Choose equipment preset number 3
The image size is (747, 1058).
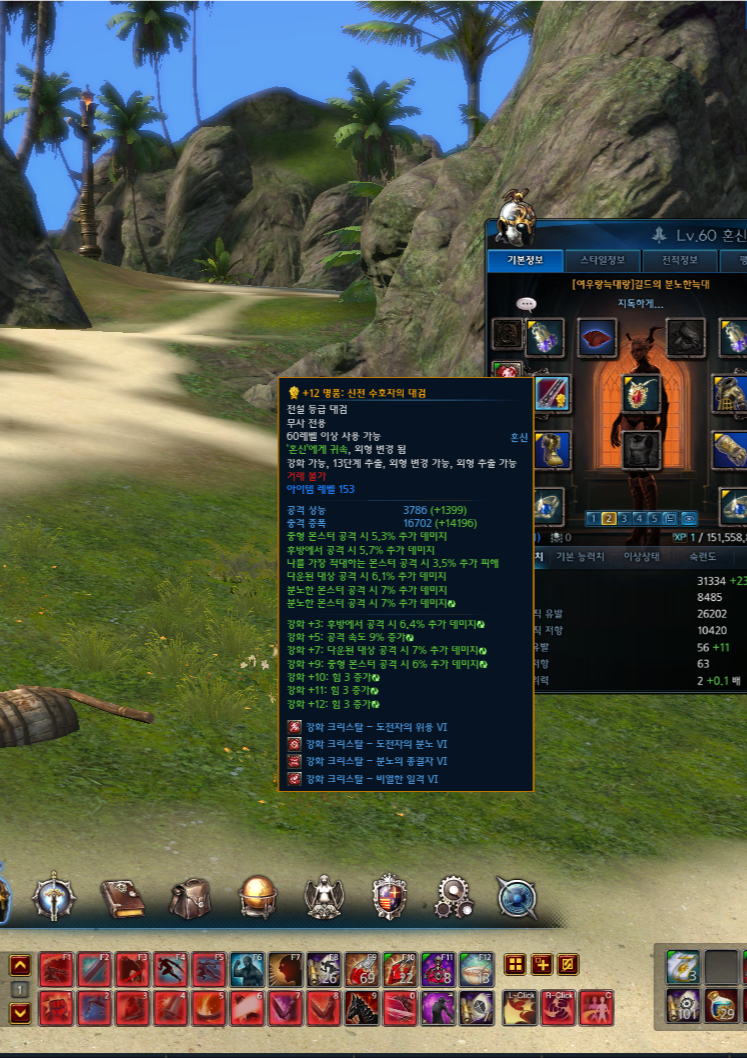[623, 518]
